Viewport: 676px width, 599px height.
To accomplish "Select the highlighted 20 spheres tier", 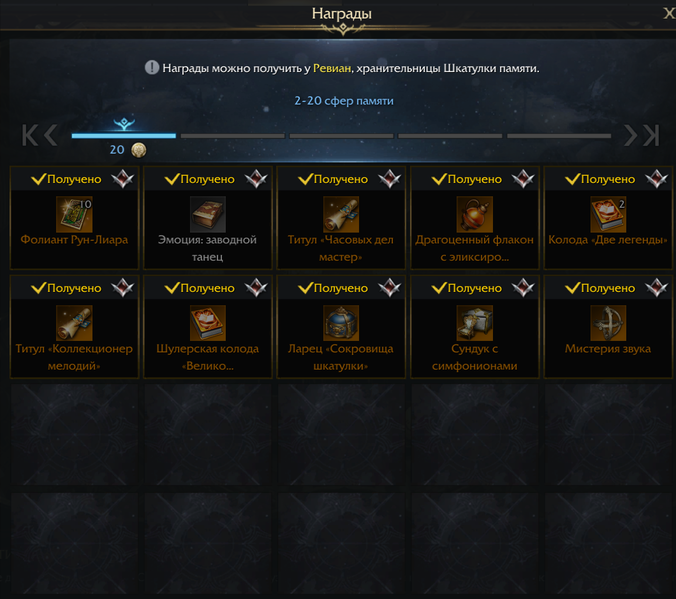I will 123,134.
